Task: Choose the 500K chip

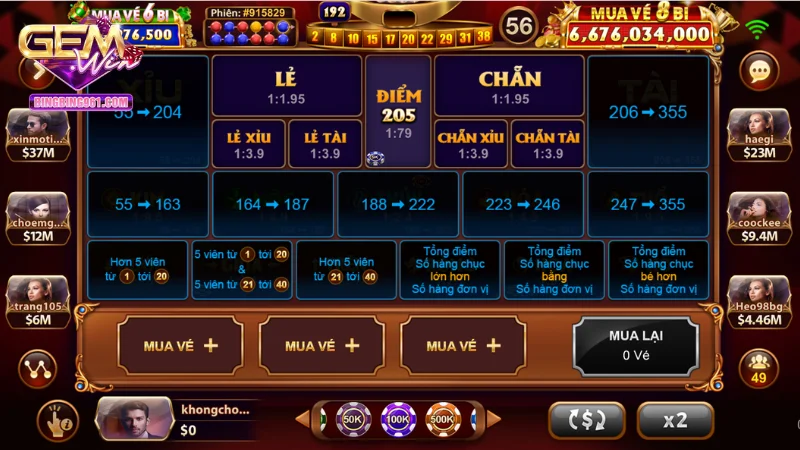Action: click(x=442, y=419)
